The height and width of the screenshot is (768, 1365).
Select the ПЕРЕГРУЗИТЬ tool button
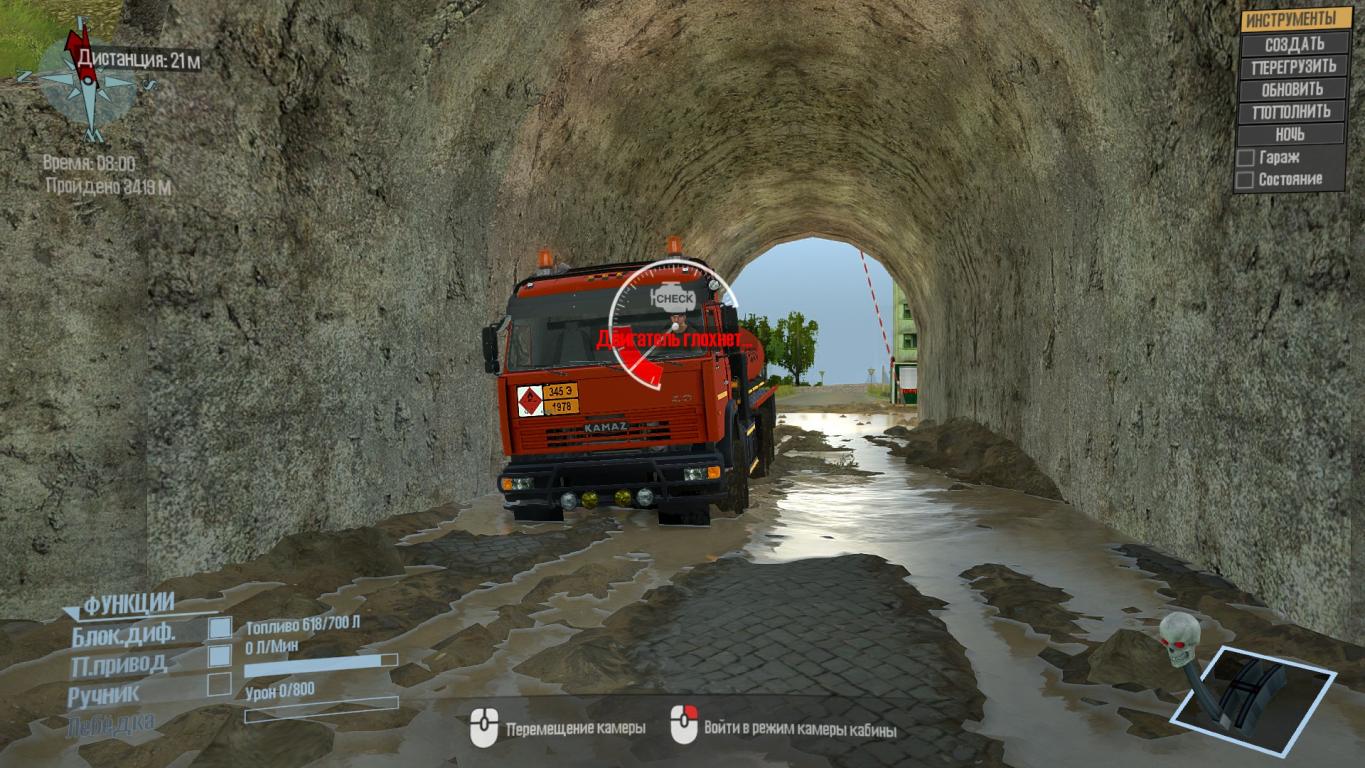[1294, 67]
